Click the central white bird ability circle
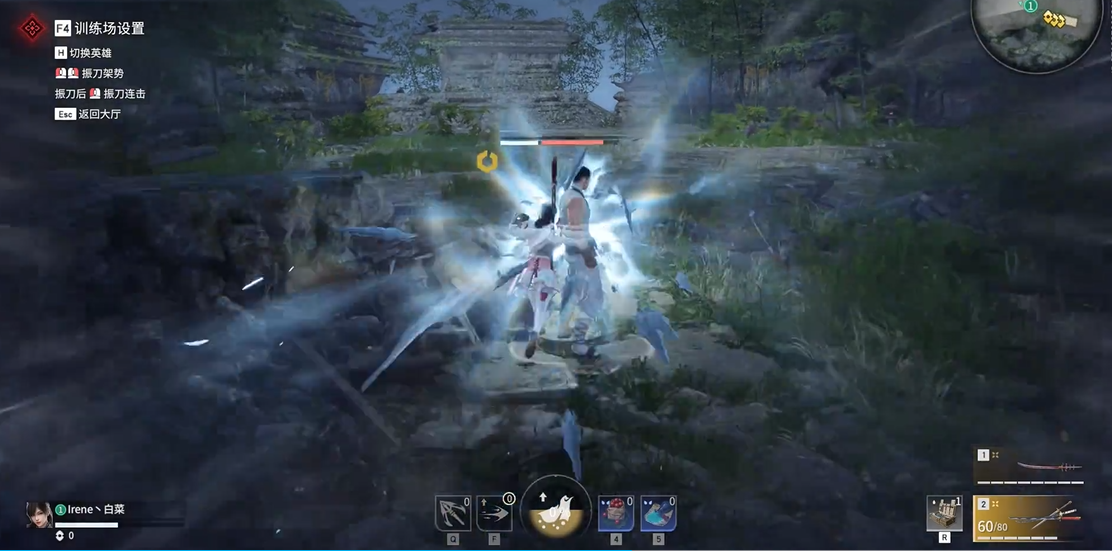 pos(555,510)
